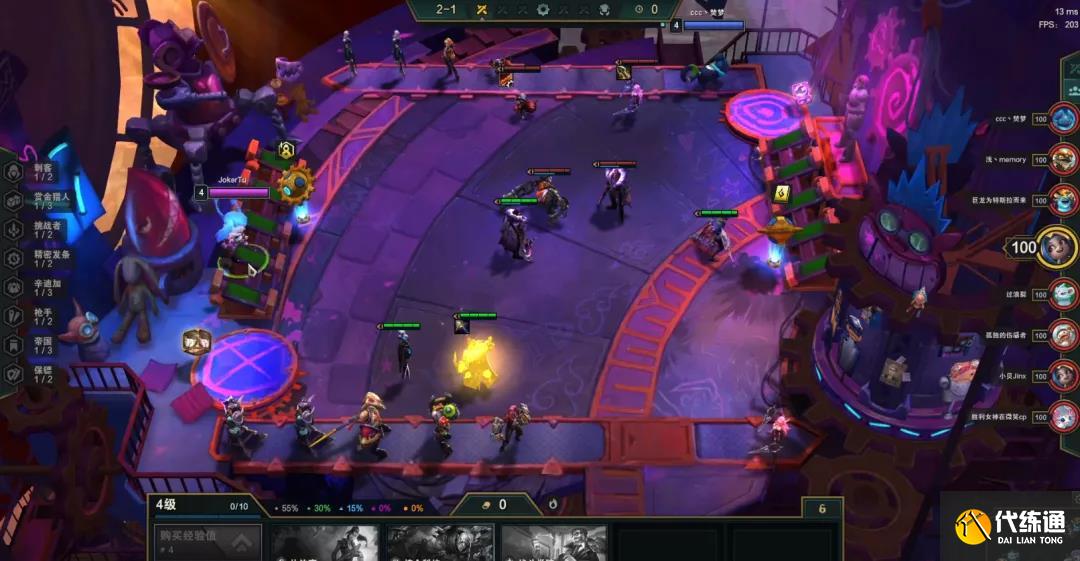Image resolution: width=1080 pixels, height=561 pixels.
Task: Click the 代练通 watermark logo
Action: [x=1010, y=527]
